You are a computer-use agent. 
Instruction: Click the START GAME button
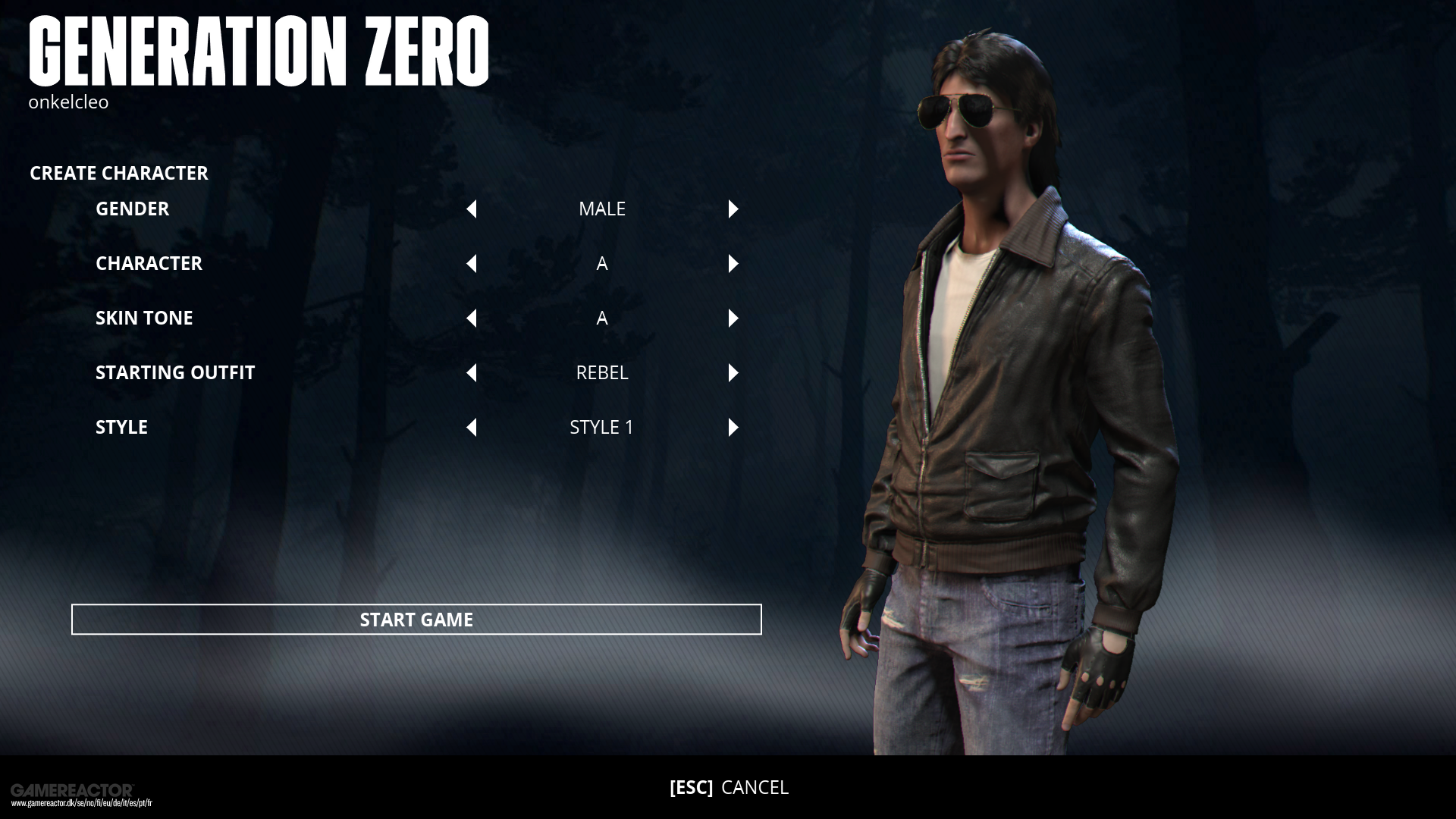(x=416, y=620)
